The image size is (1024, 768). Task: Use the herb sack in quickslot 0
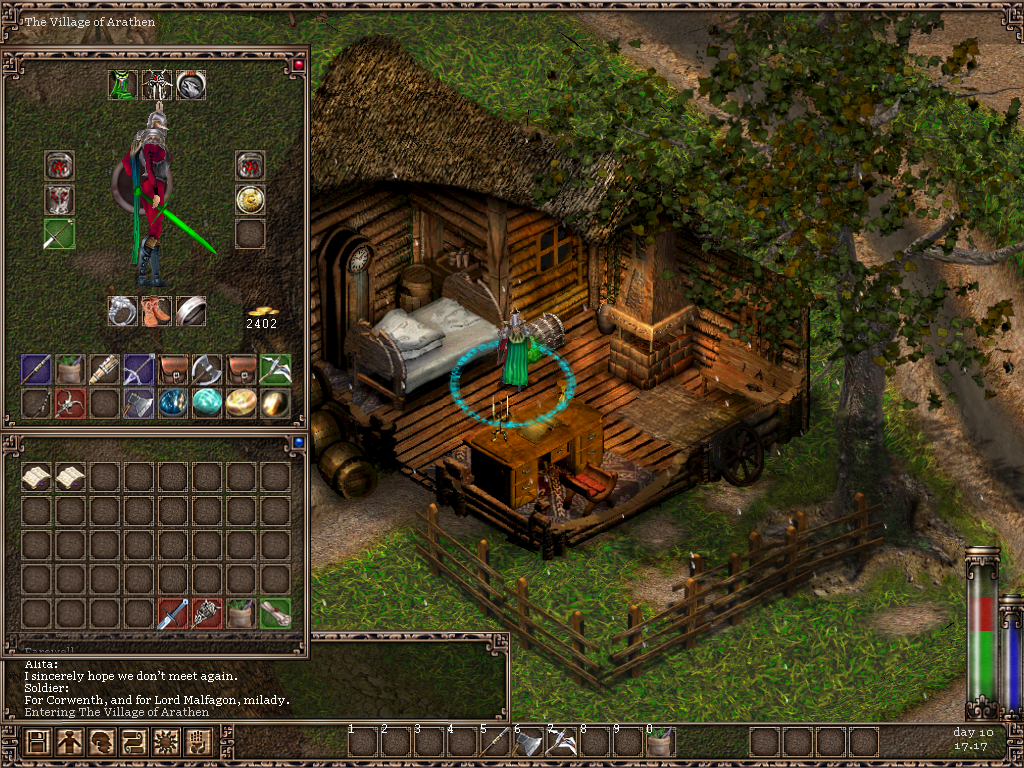[660, 742]
